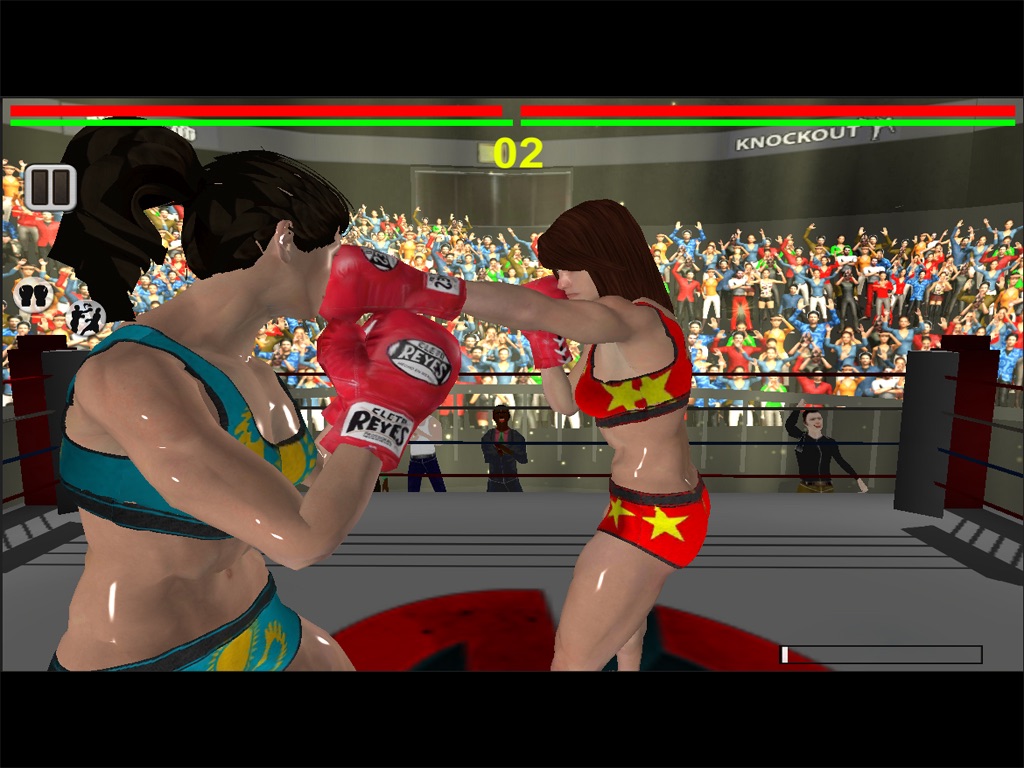Activate the fighting silhouettes icon
The height and width of the screenshot is (768, 1024).
click(x=85, y=319)
